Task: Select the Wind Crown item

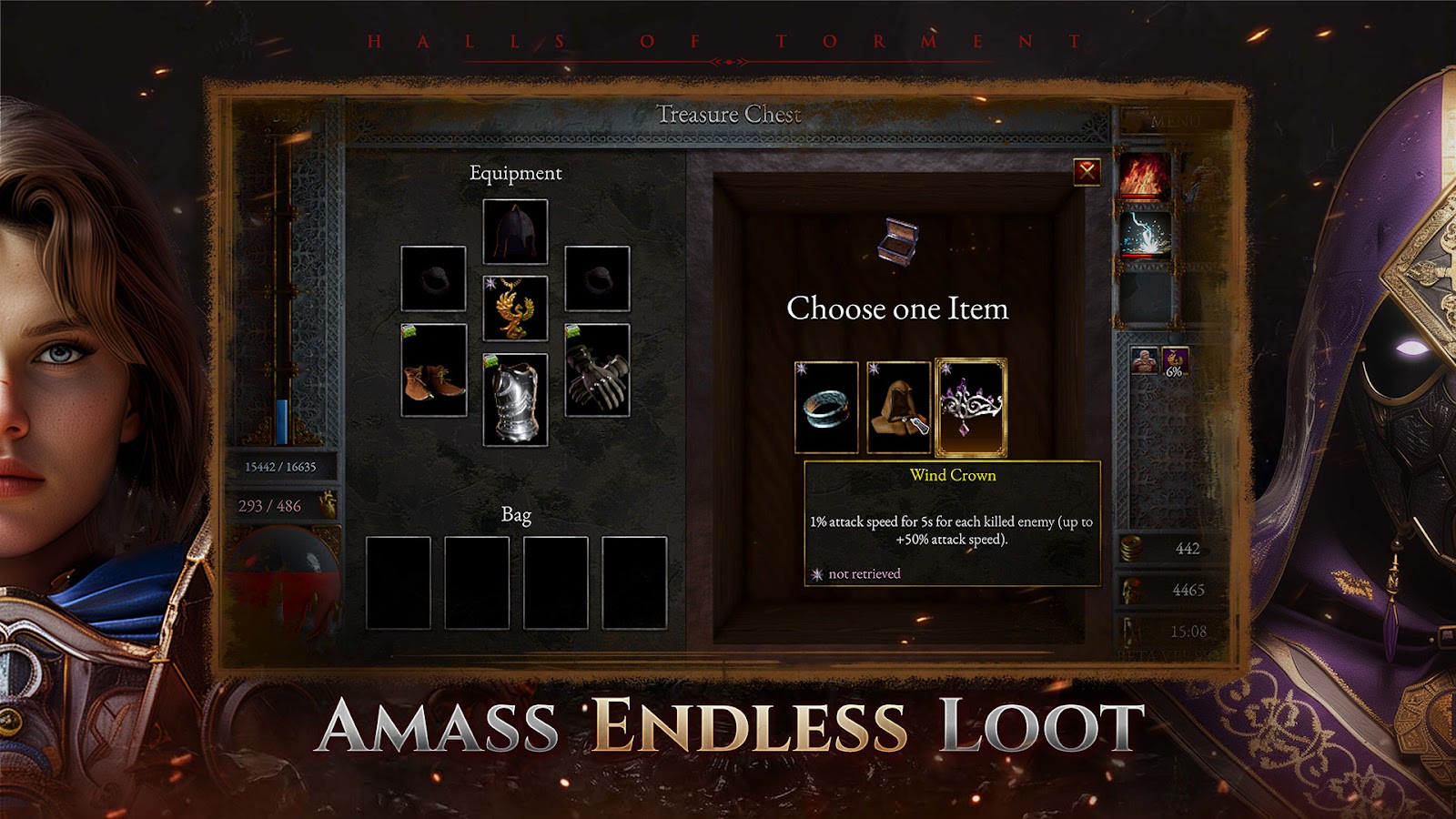Action: click(x=971, y=407)
